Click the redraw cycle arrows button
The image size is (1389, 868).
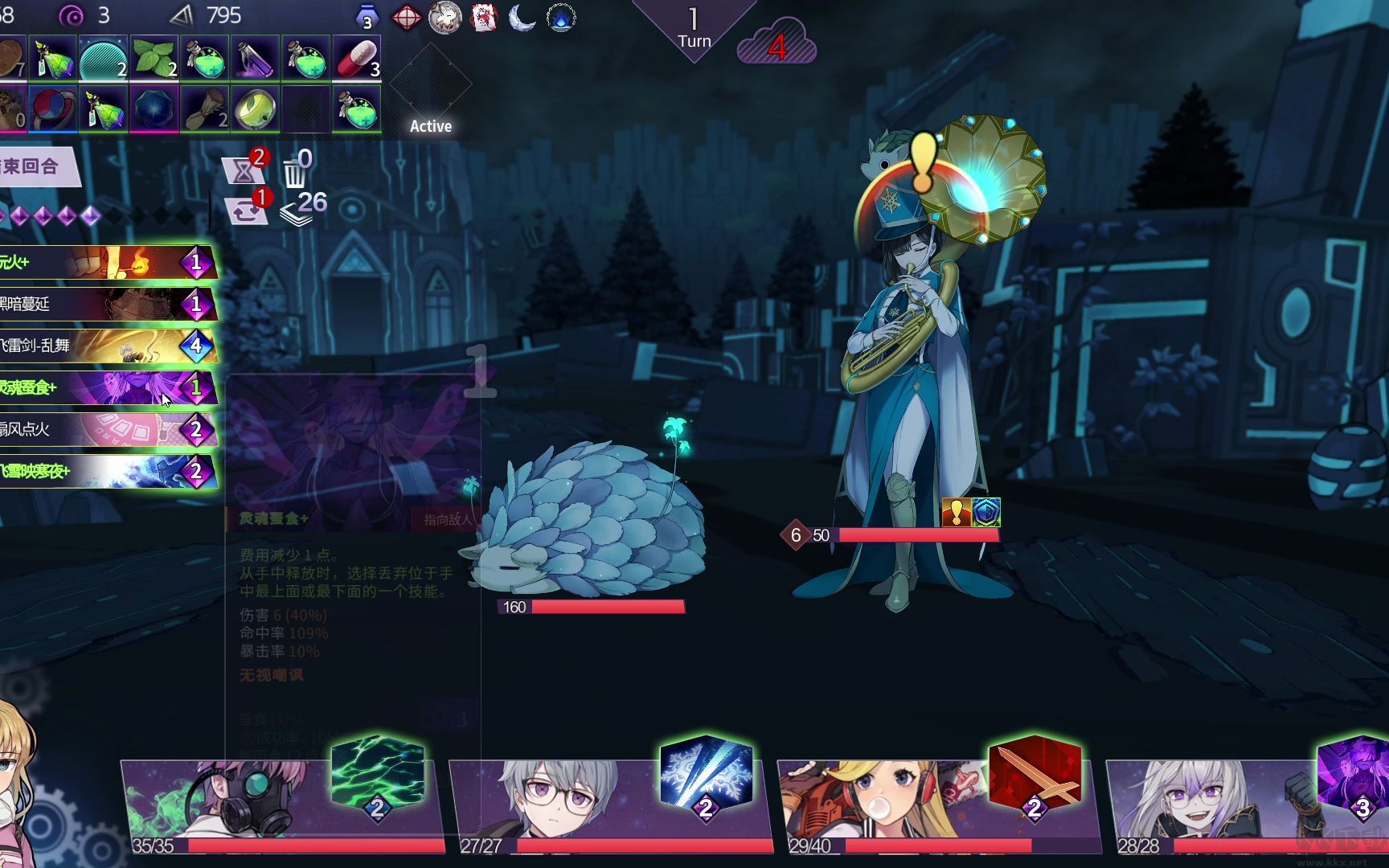tap(247, 211)
